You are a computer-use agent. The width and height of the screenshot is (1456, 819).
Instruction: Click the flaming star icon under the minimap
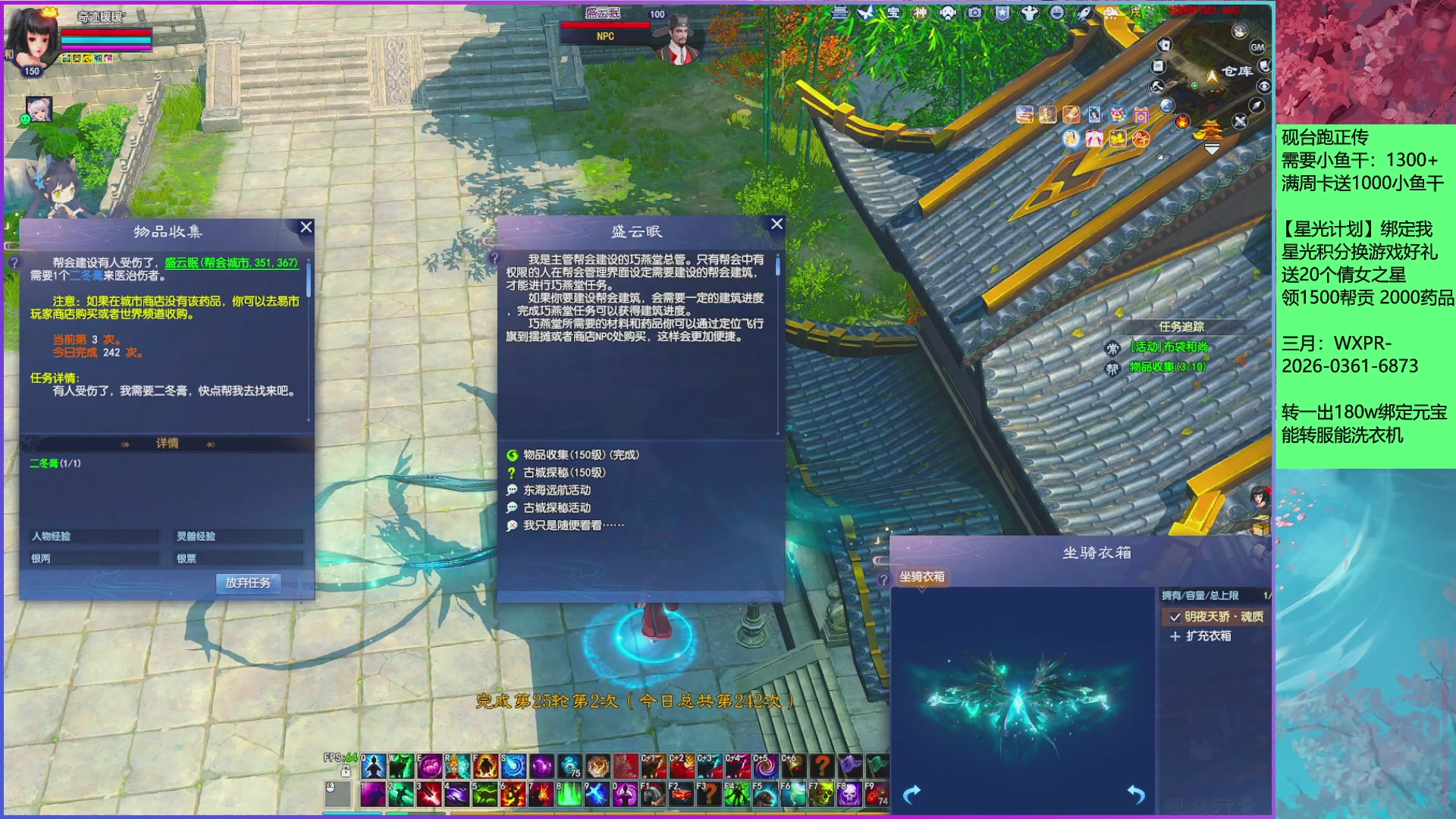click(x=1181, y=122)
